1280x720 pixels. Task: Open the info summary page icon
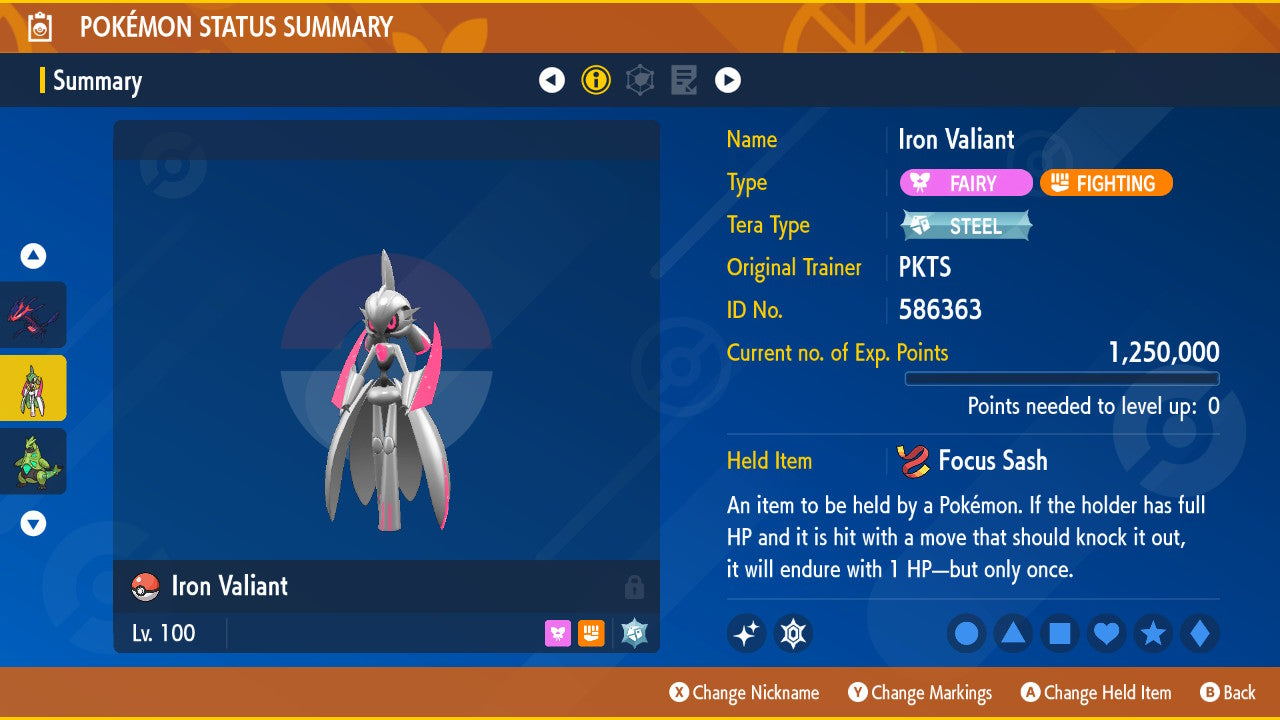(x=596, y=80)
